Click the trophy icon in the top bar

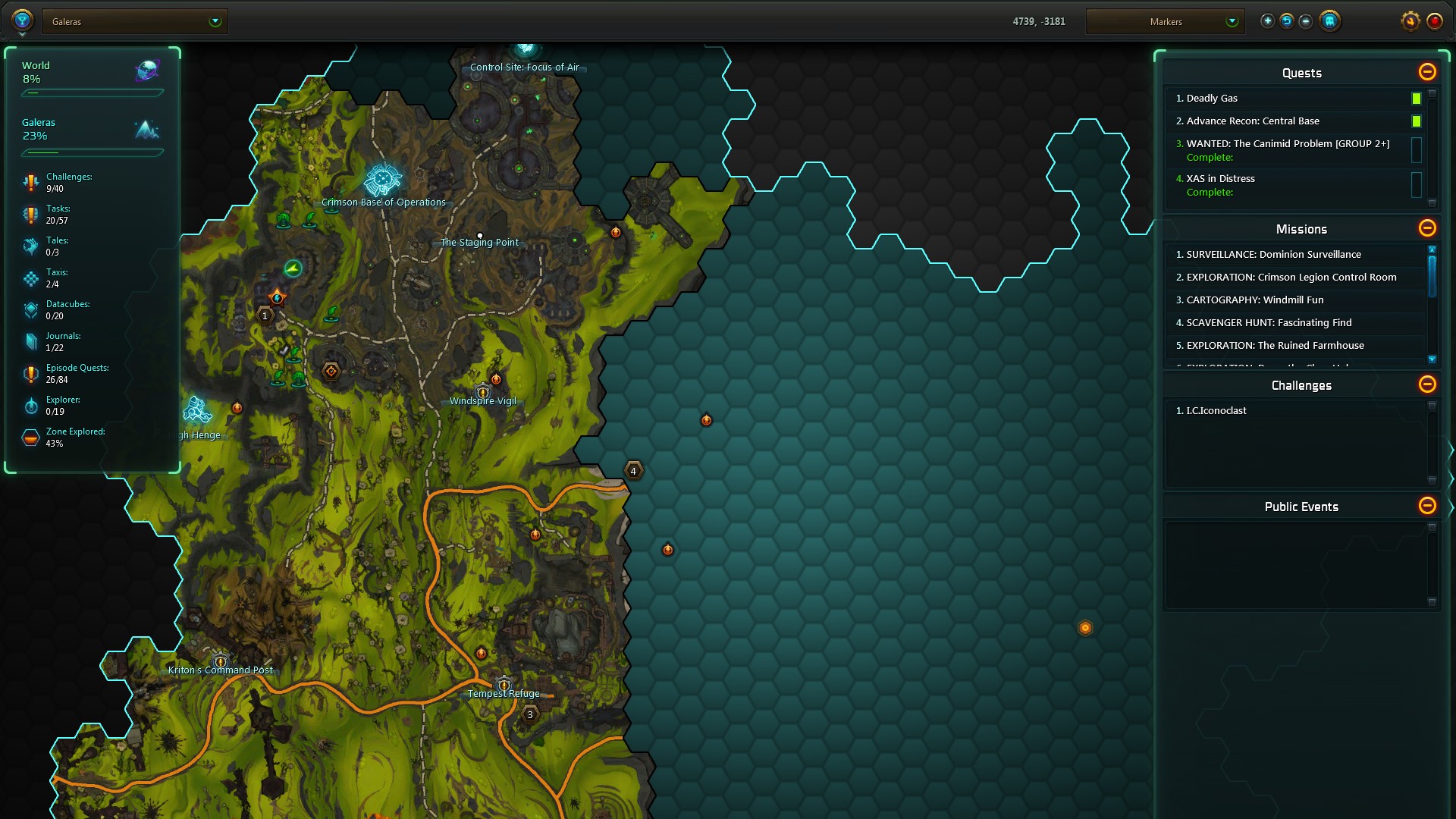pos(22,20)
